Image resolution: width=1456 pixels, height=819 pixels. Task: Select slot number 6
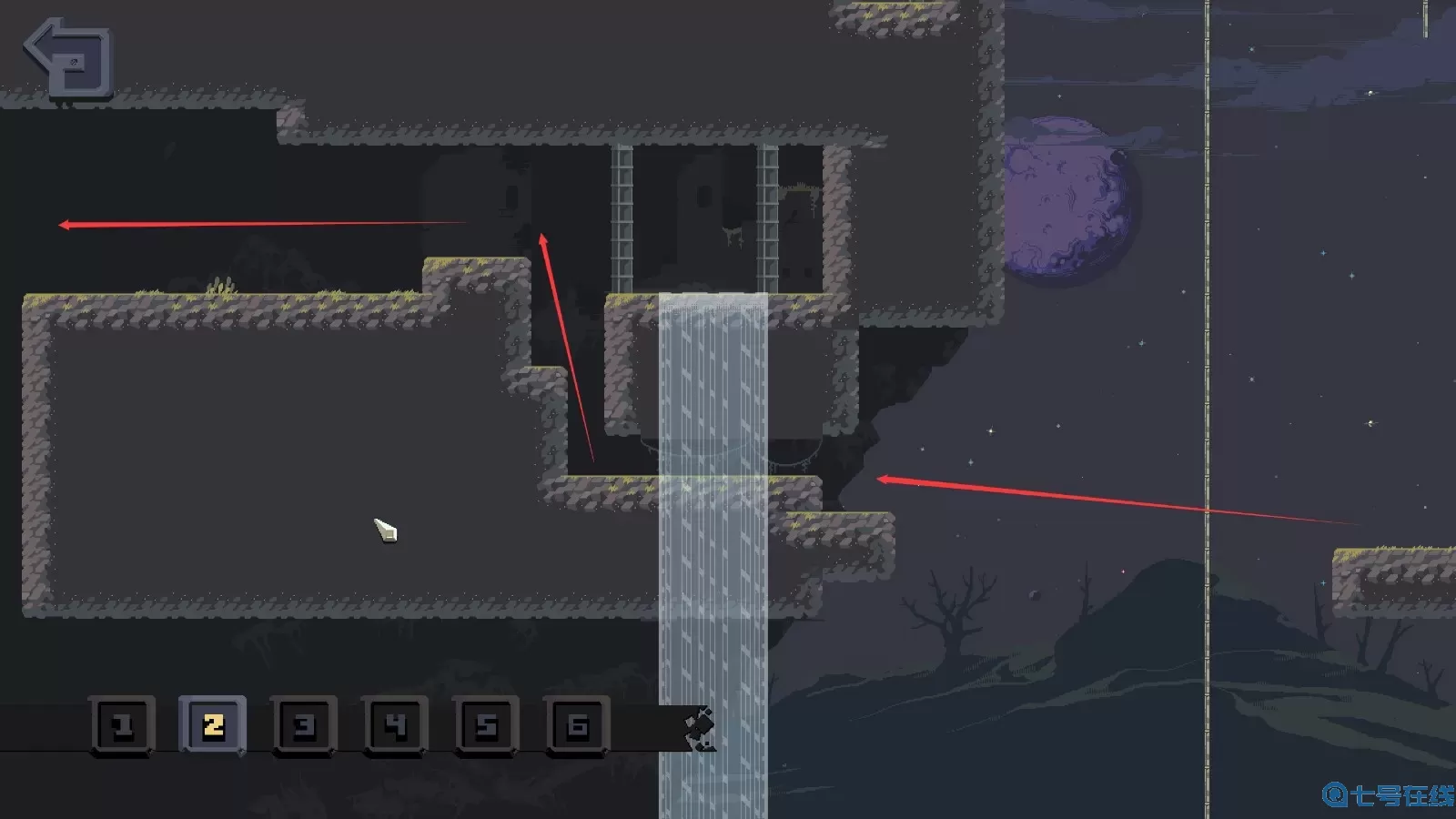[577, 725]
